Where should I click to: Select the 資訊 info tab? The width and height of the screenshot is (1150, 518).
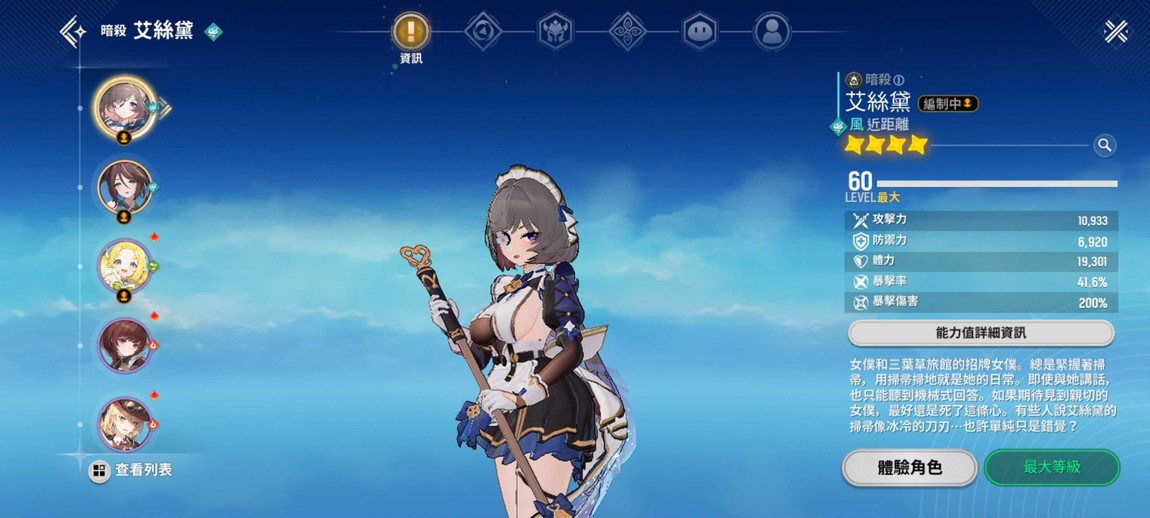tap(410, 31)
